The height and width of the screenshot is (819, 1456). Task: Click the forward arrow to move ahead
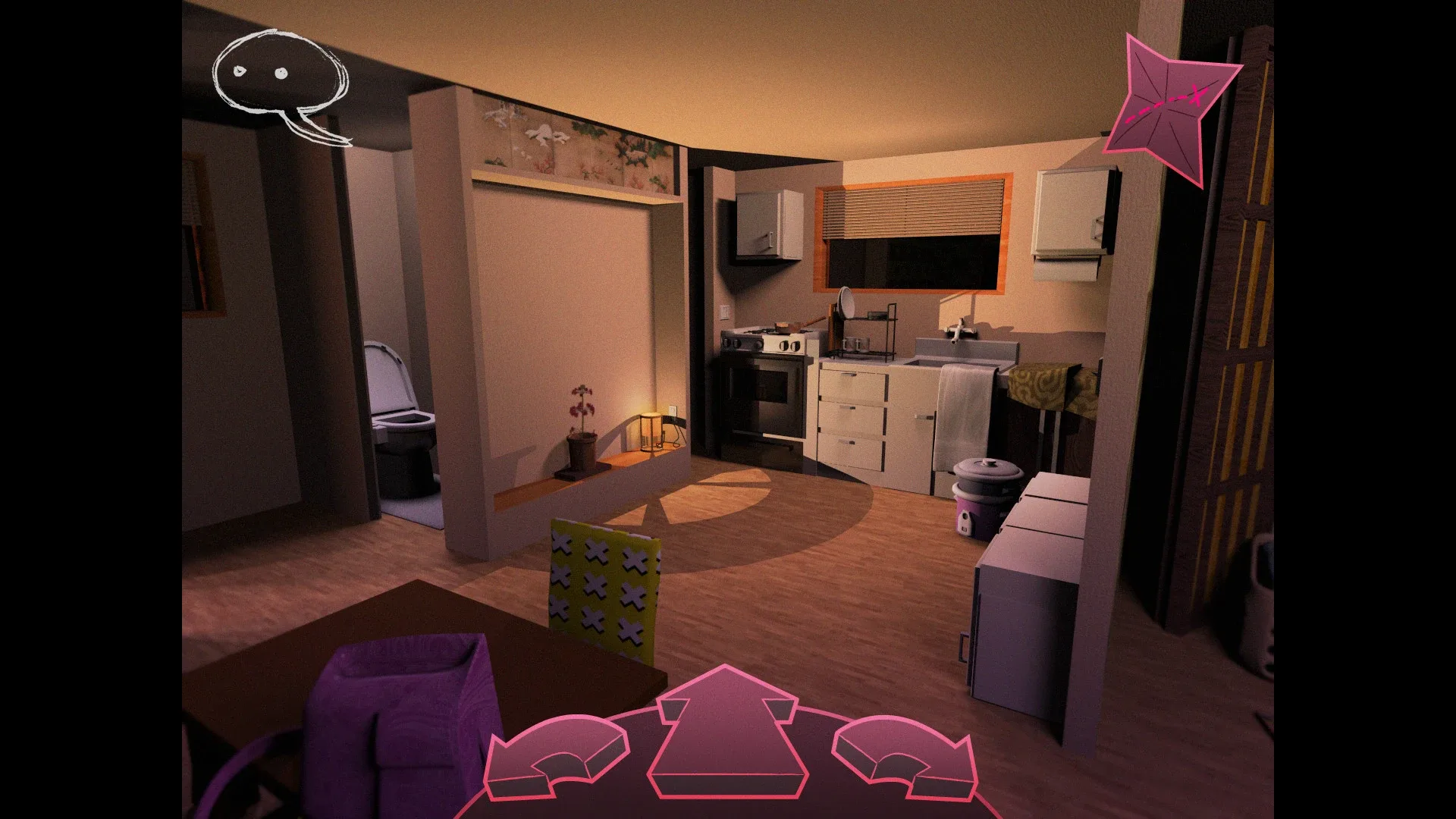(x=726, y=728)
